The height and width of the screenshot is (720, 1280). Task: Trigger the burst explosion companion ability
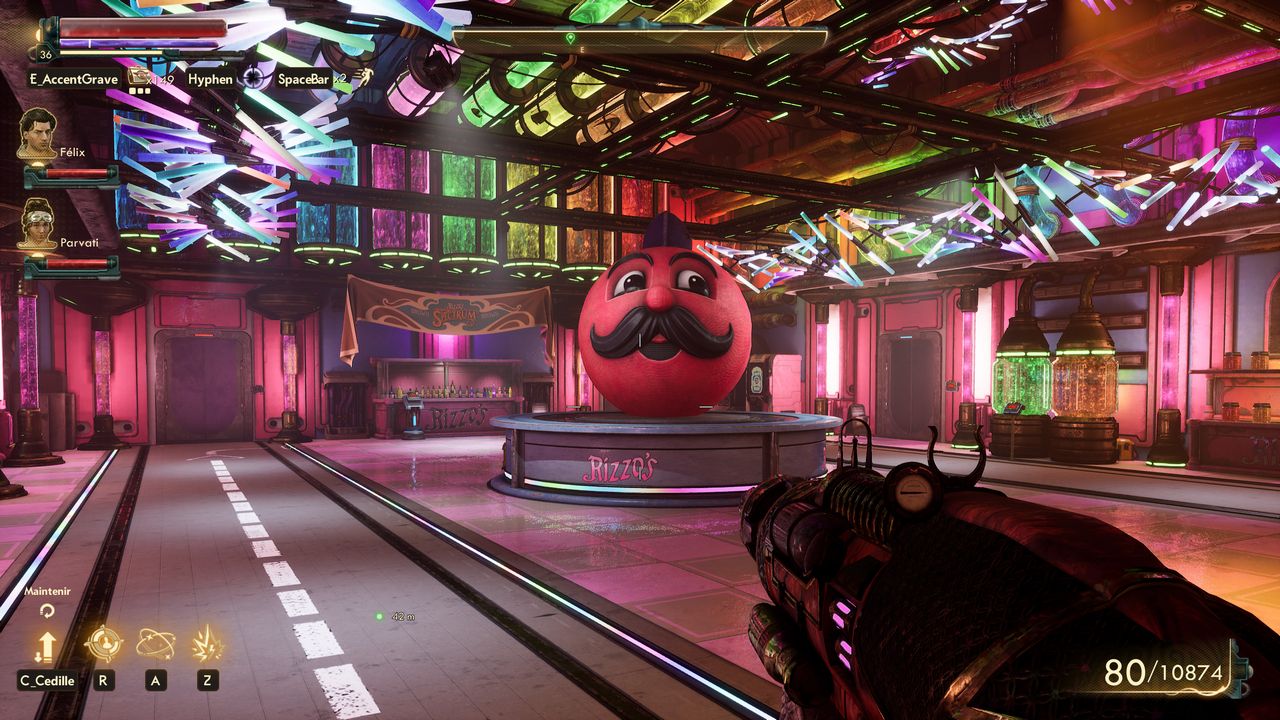(x=207, y=643)
